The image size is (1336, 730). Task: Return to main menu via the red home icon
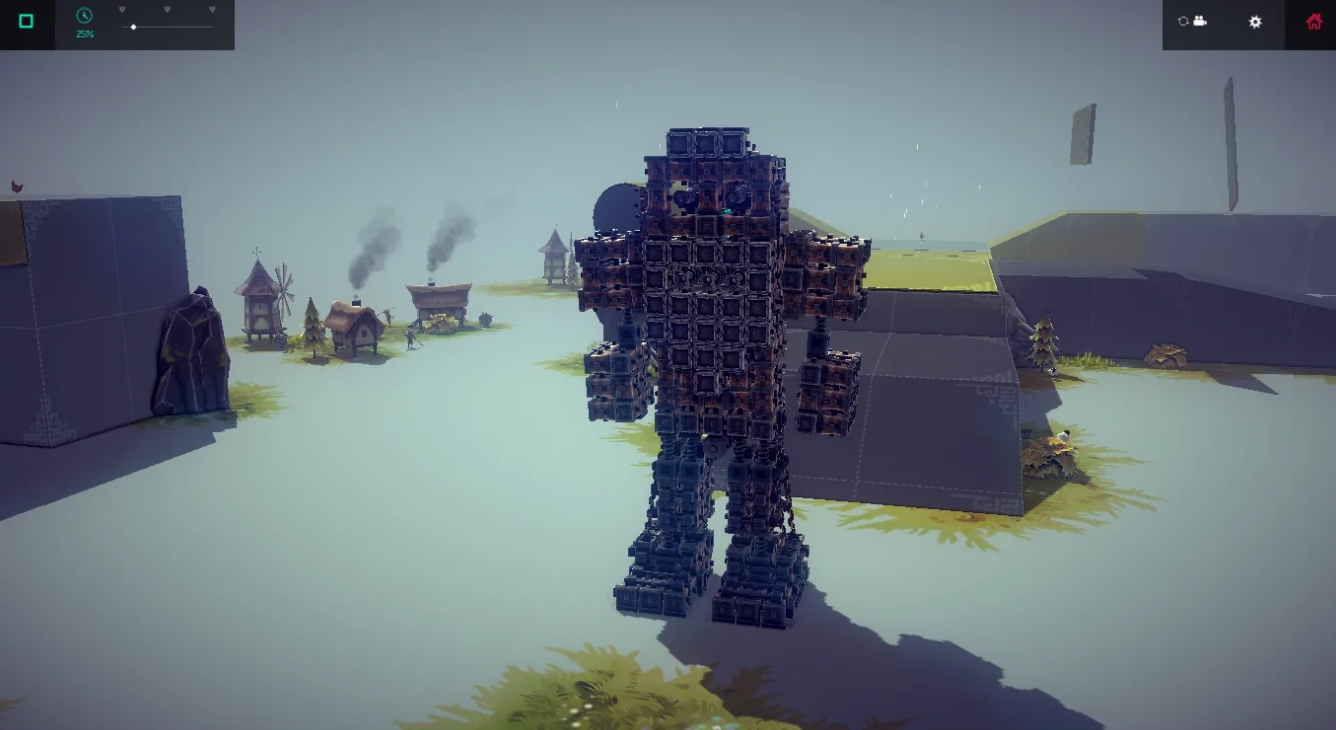point(1314,21)
